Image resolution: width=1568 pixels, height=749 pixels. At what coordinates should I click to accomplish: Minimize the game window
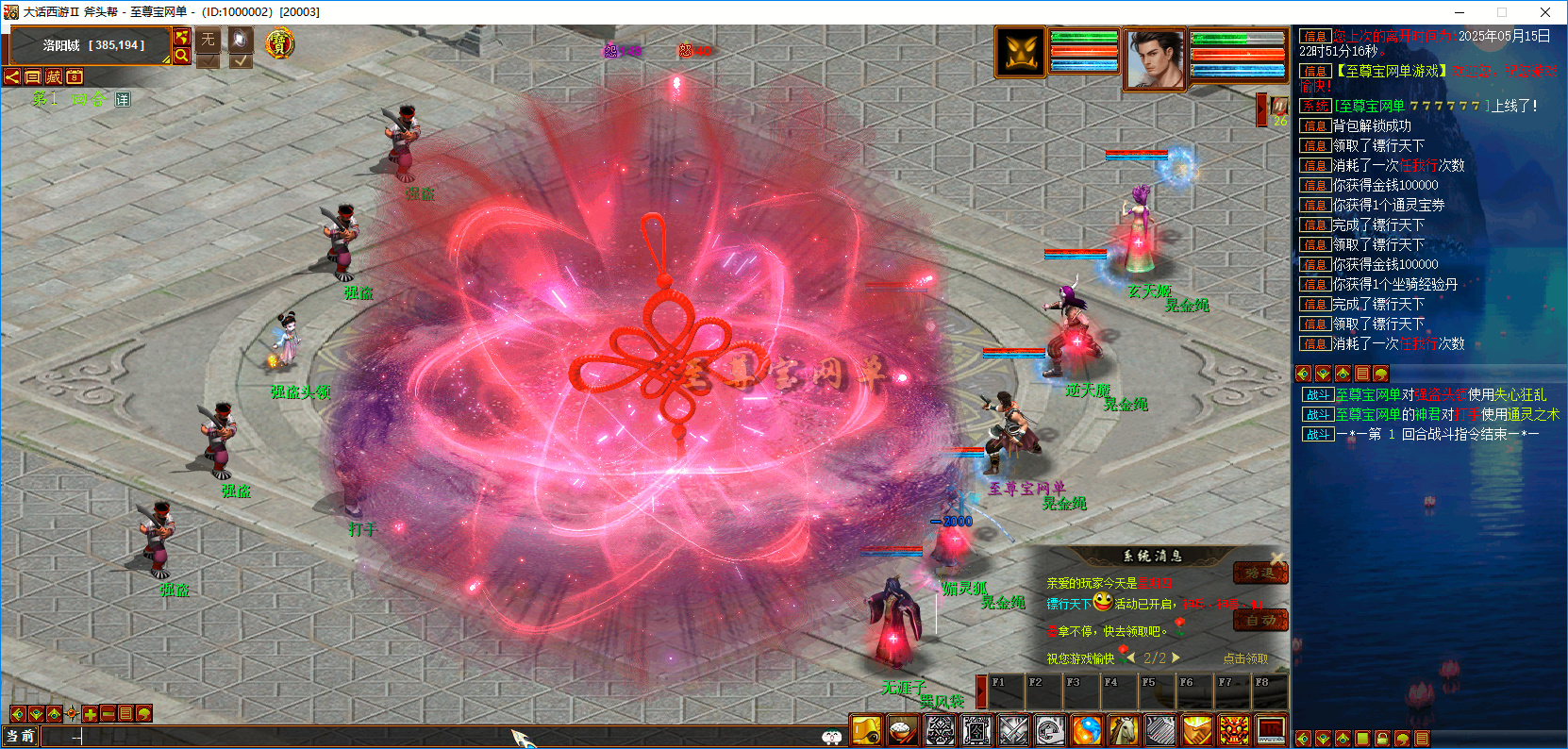[1460, 12]
